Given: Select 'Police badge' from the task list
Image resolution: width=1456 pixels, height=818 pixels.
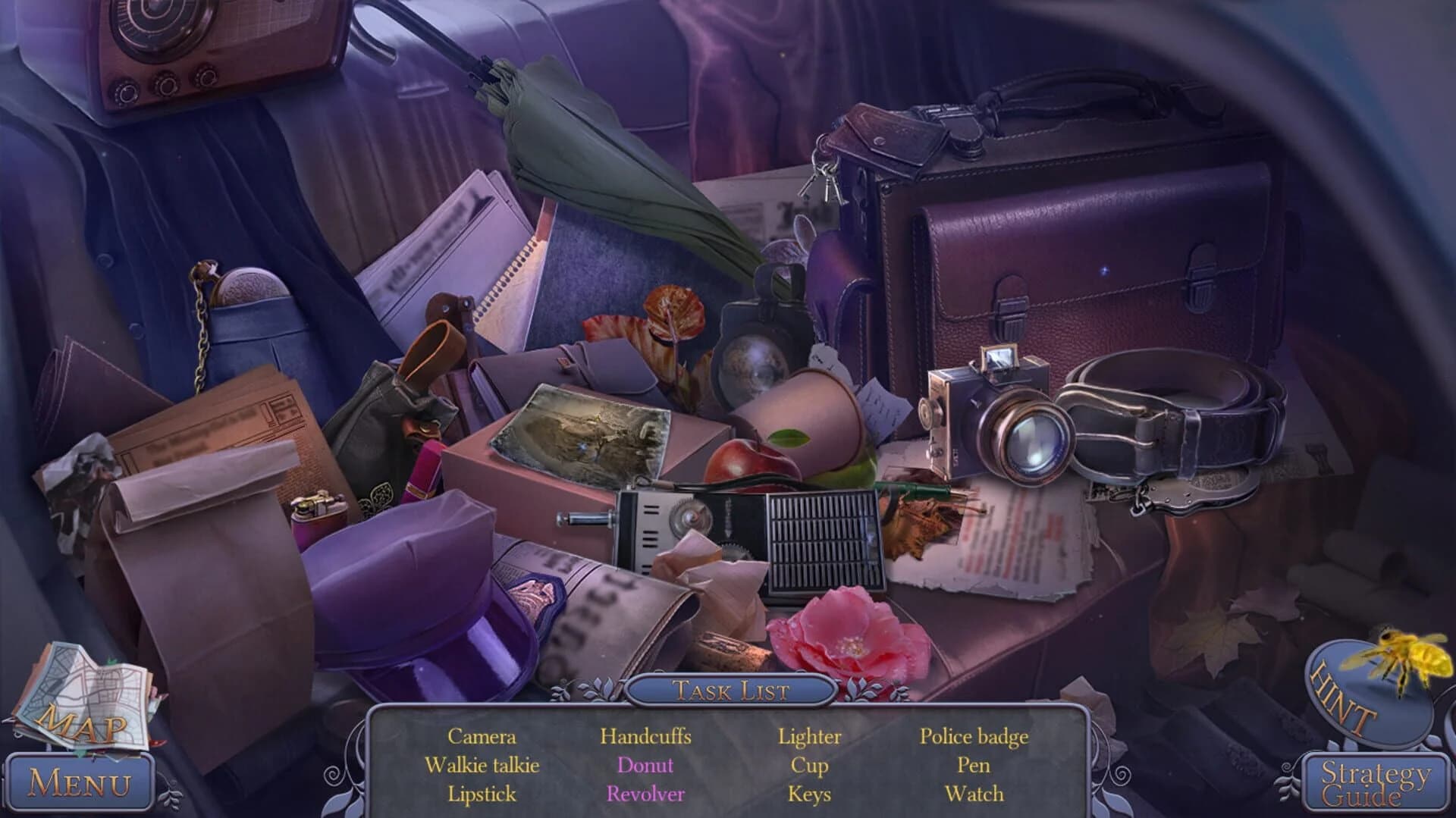Looking at the screenshot, I should click(974, 736).
